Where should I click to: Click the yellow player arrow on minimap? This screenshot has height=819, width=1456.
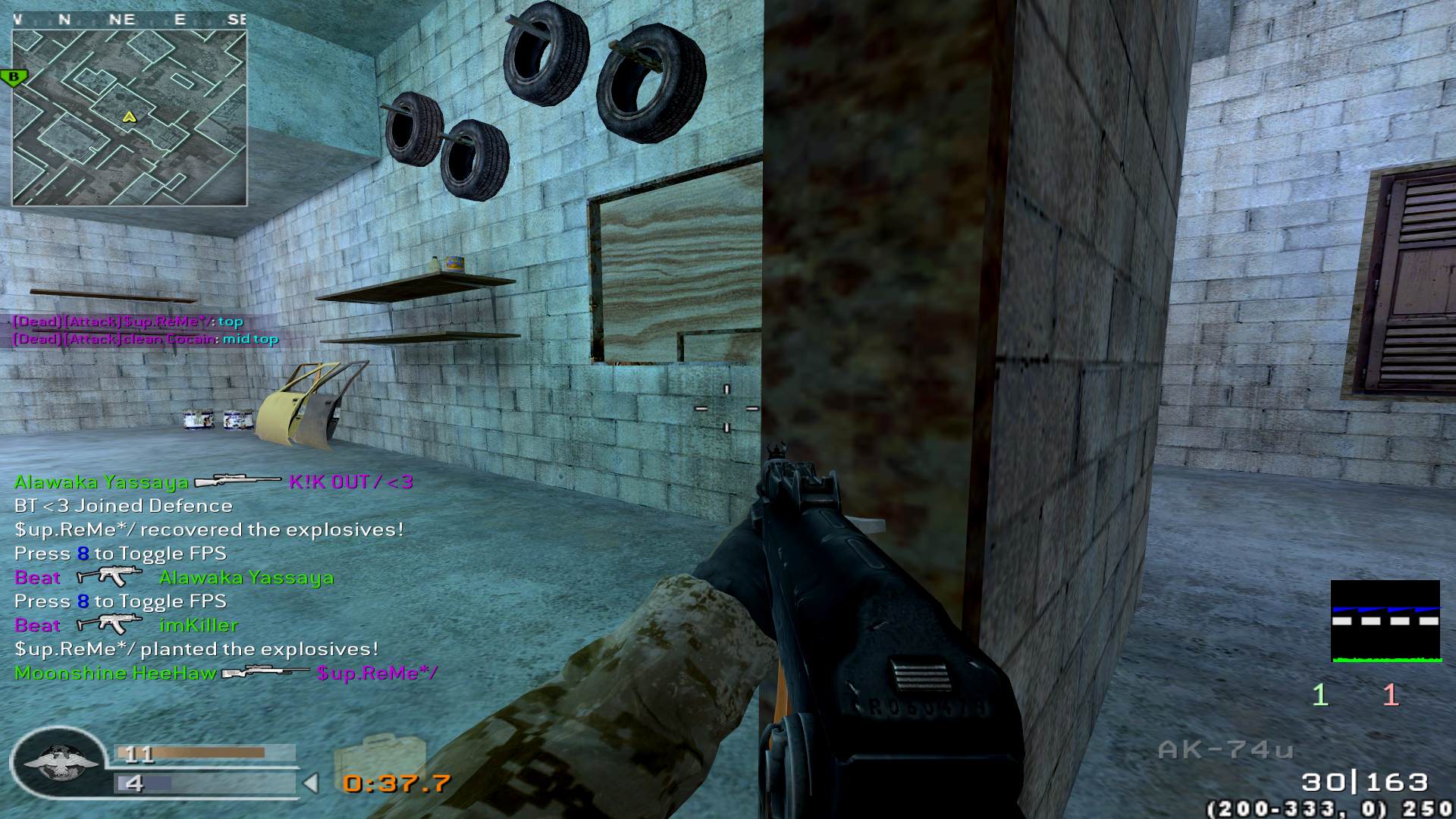pyautogui.click(x=129, y=117)
